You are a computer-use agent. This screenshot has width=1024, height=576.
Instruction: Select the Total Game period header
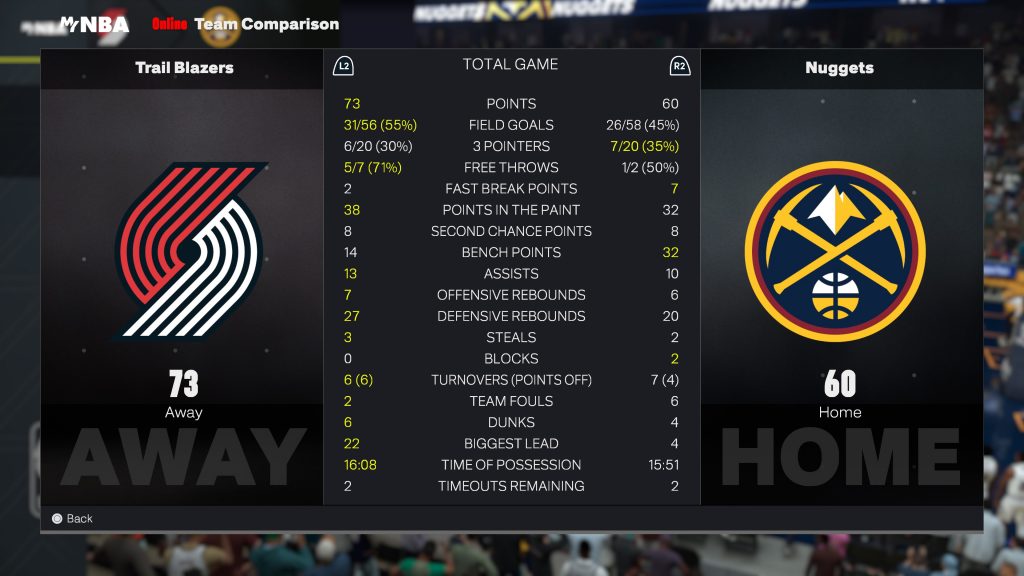(x=510, y=64)
